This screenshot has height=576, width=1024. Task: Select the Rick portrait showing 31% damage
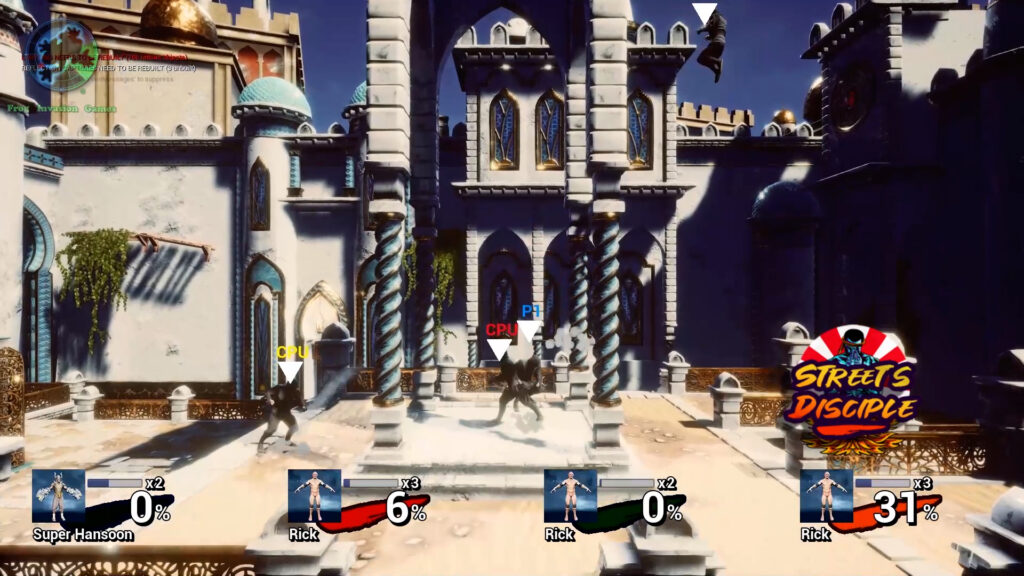[826, 496]
